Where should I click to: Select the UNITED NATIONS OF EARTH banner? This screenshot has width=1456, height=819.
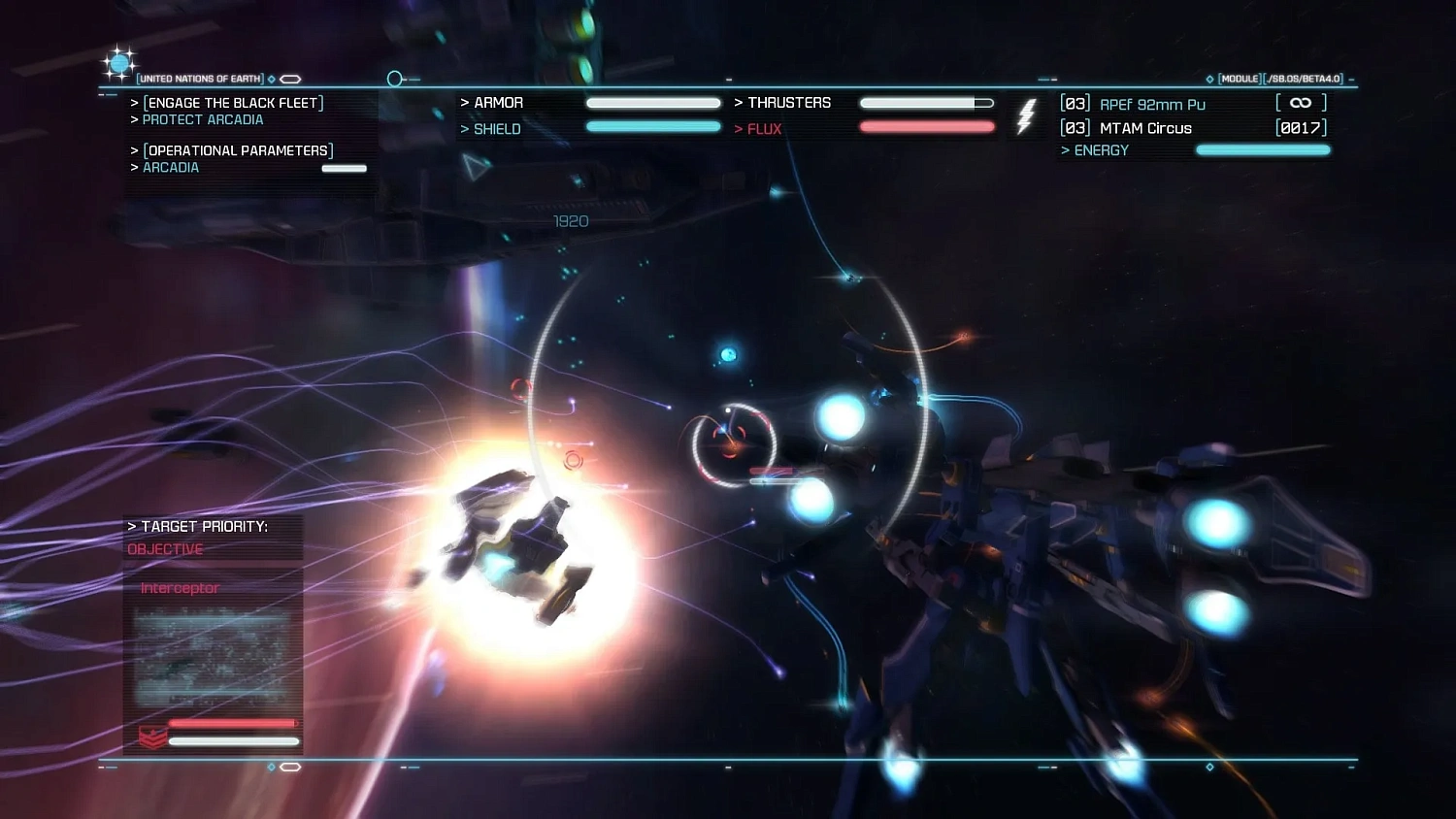(200, 79)
